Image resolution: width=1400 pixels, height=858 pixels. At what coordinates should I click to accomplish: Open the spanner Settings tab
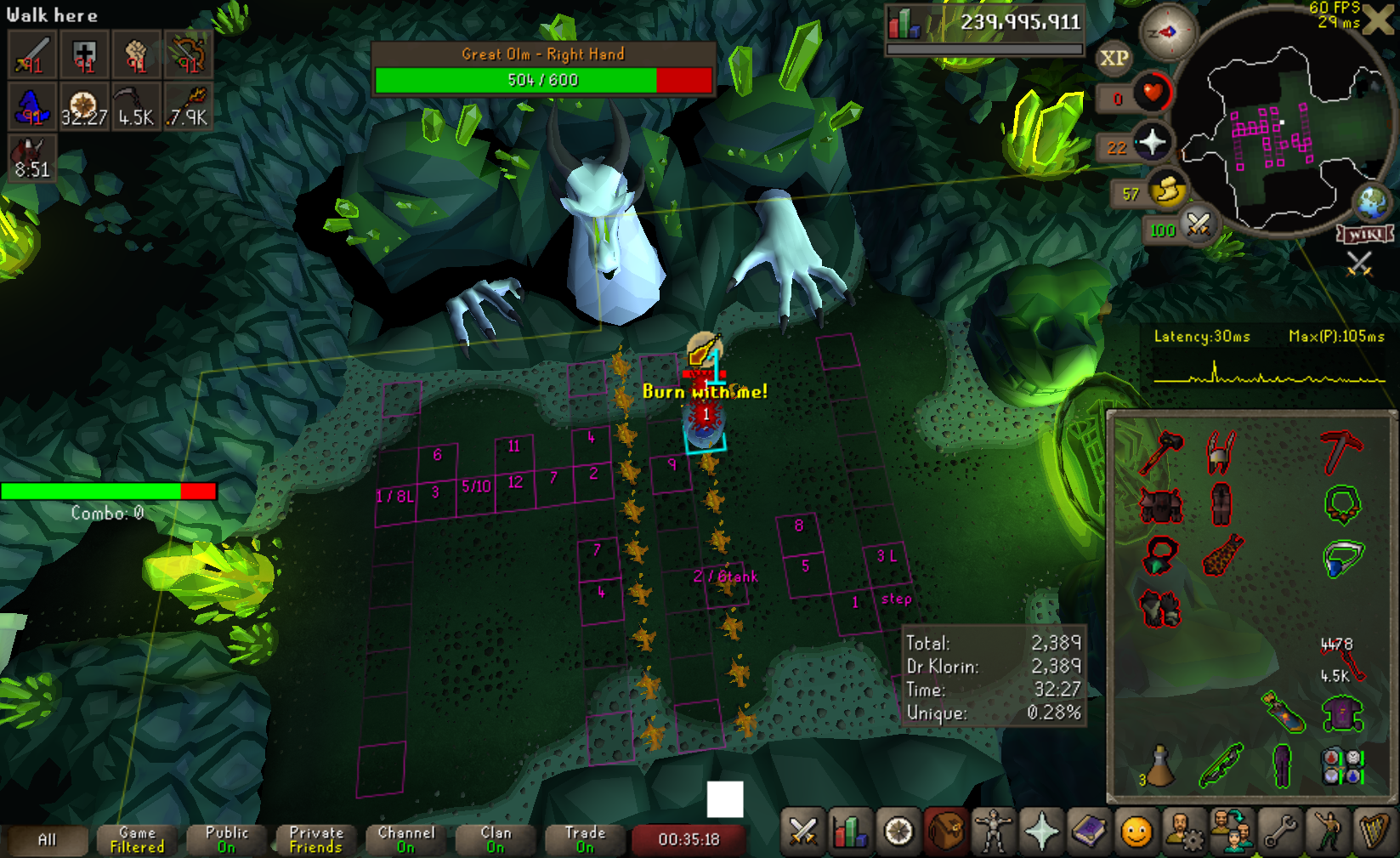[1279, 832]
